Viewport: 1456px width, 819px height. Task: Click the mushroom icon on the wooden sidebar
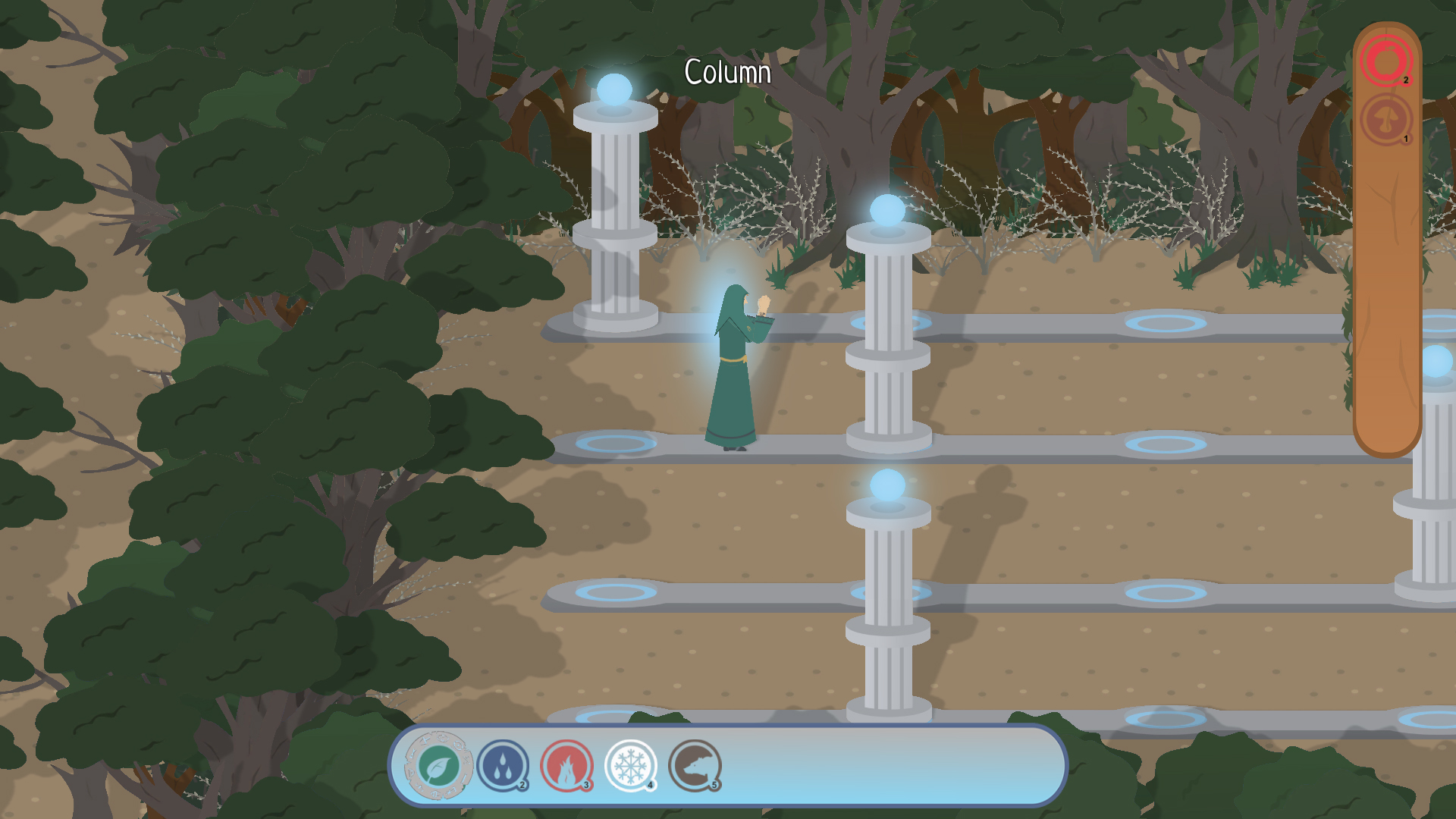click(x=1386, y=120)
